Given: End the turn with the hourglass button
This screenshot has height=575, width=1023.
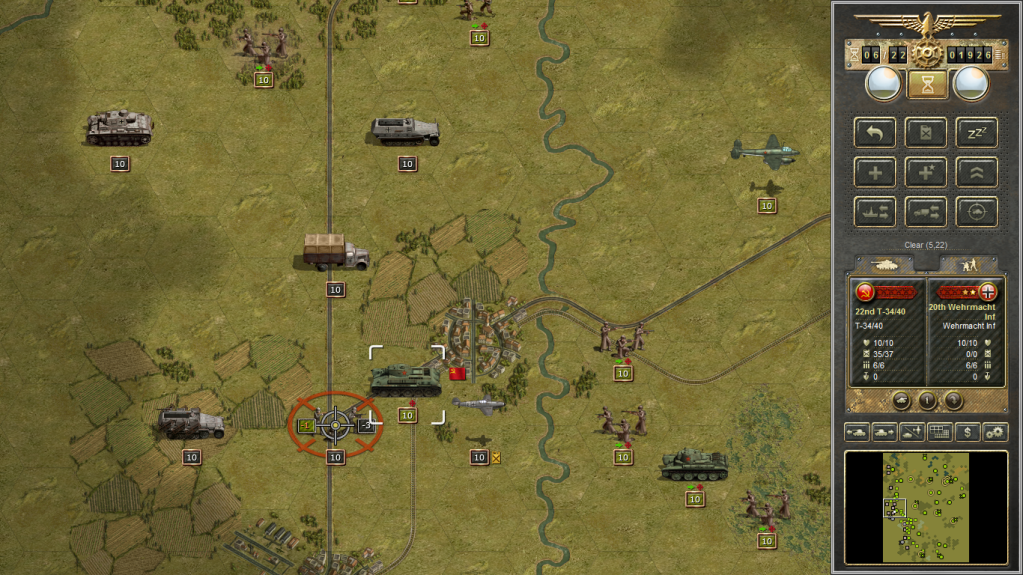Looking at the screenshot, I should 927,84.
